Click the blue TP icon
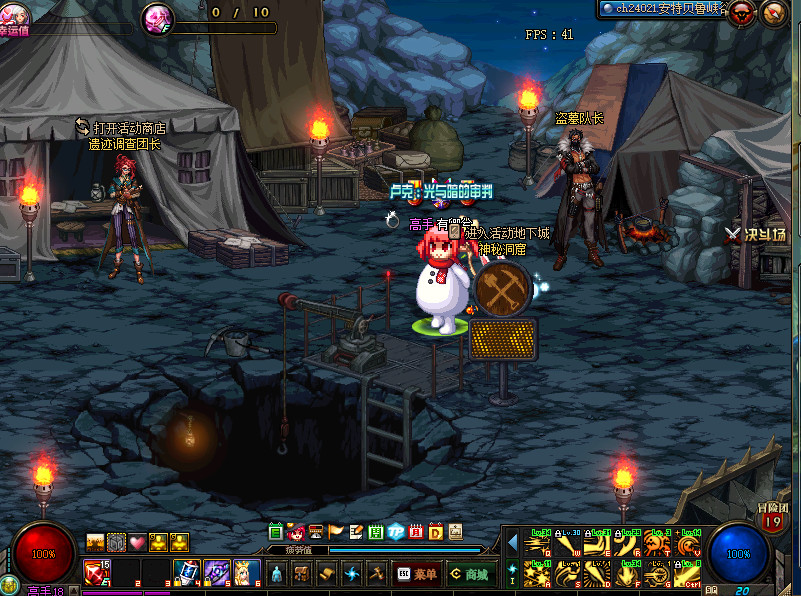 (395, 531)
